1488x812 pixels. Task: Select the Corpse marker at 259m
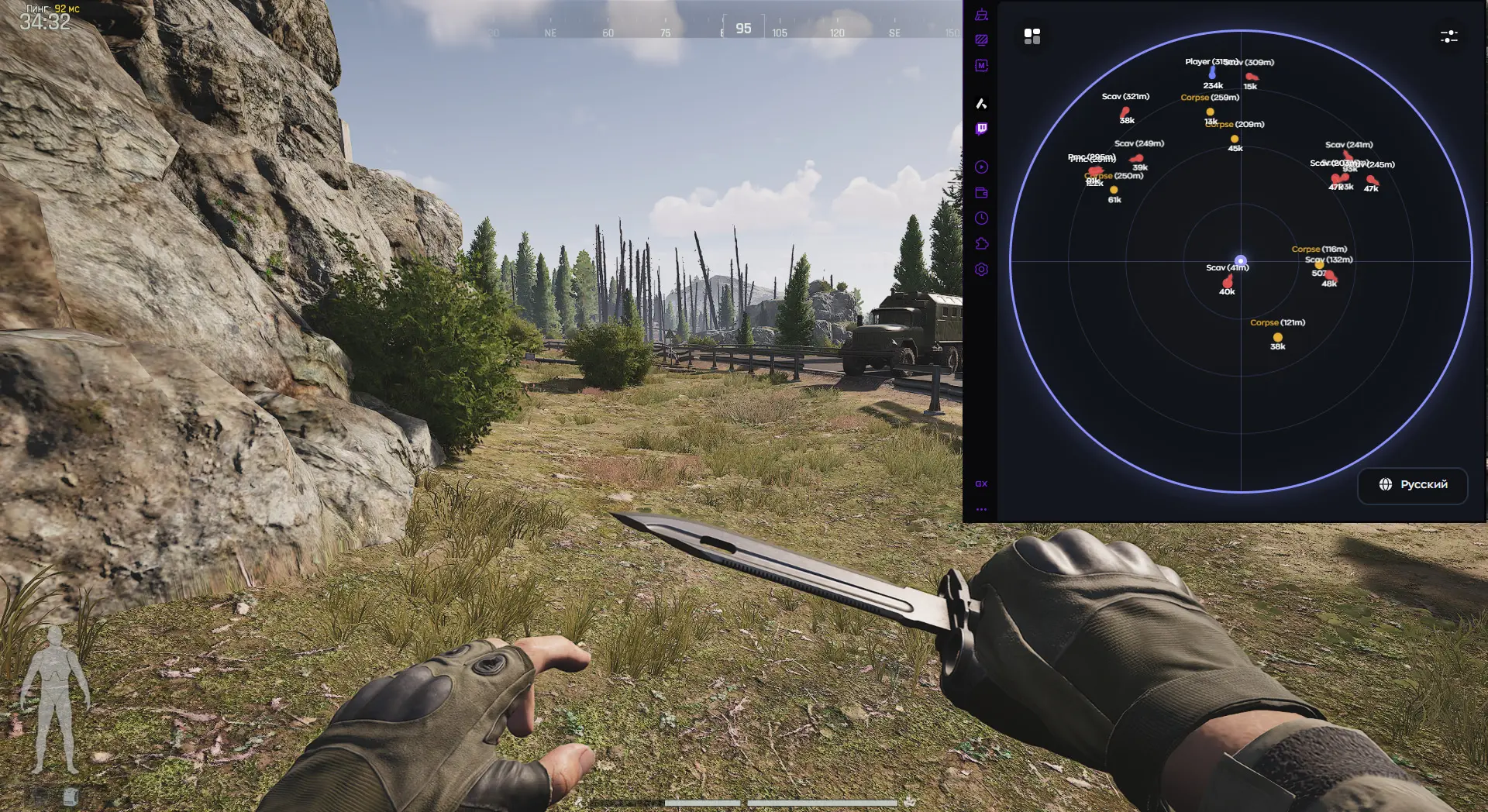point(1210,112)
